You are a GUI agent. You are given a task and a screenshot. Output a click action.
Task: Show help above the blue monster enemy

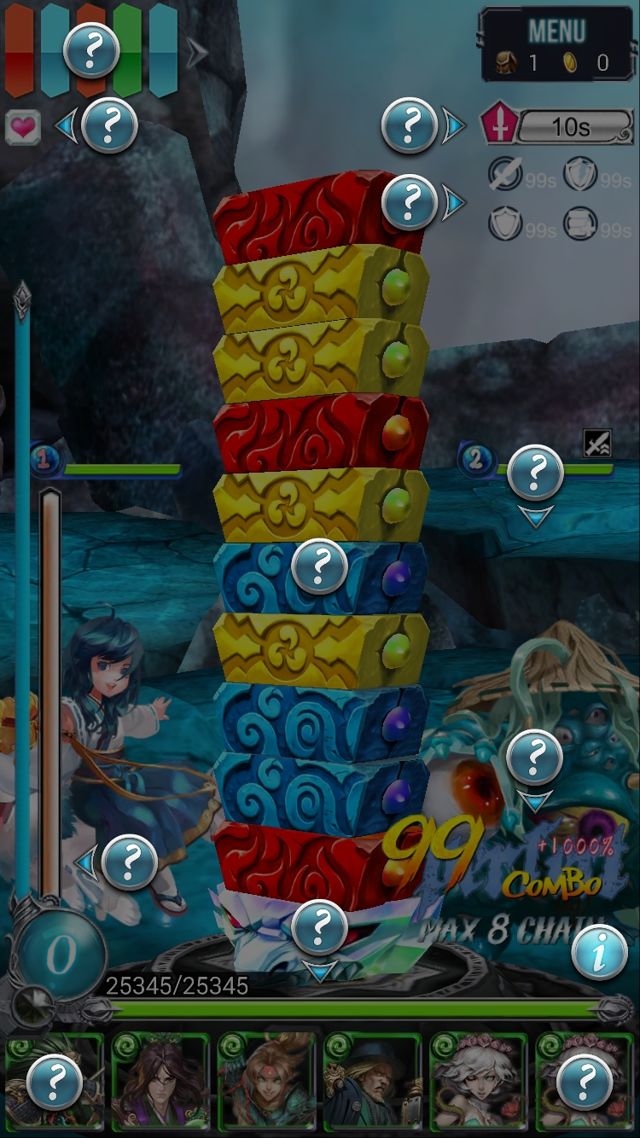pos(535,758)
